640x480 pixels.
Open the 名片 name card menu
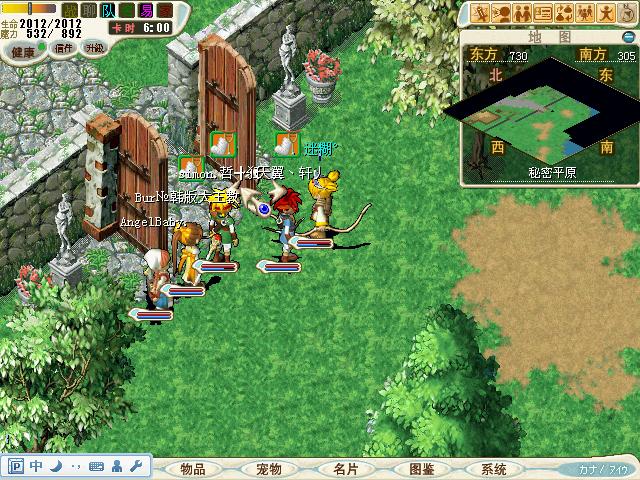point(346,469)
